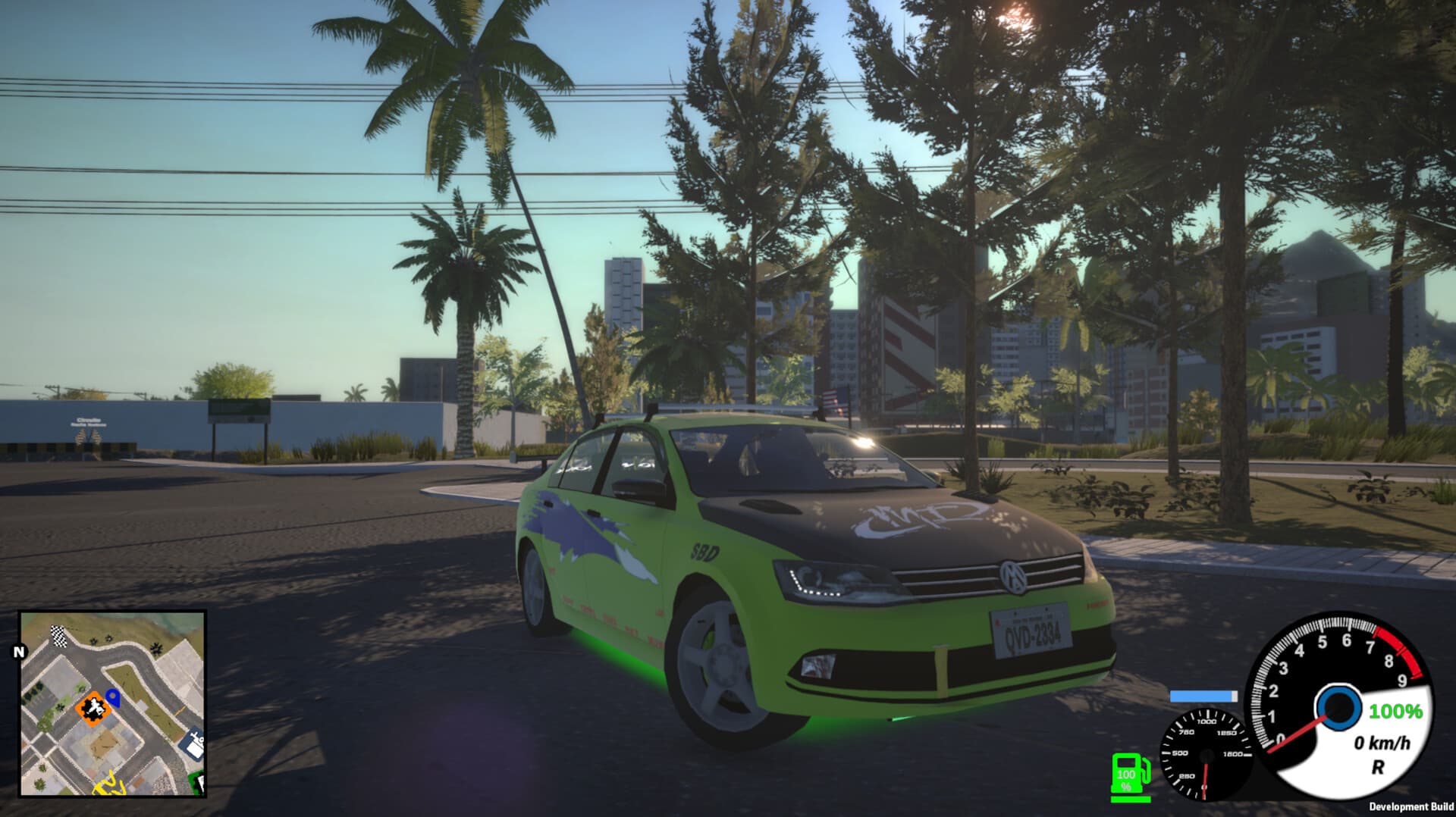The image size is (1456, 817).
Task: Click the green 100% fuel percentage text
Action: pyautogui.click(x=1395, y=712)
